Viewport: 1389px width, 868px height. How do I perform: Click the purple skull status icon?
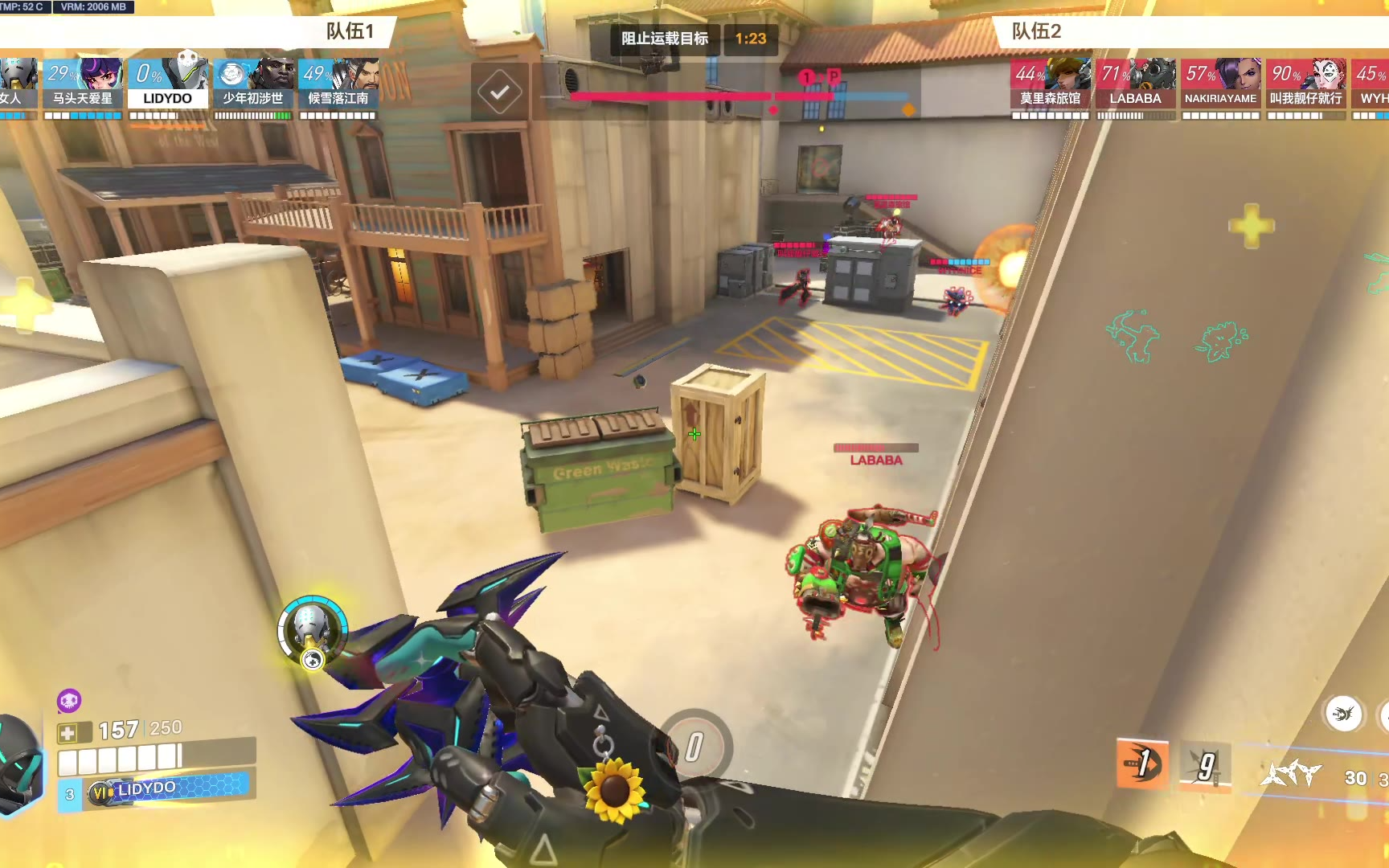(69, 701)
